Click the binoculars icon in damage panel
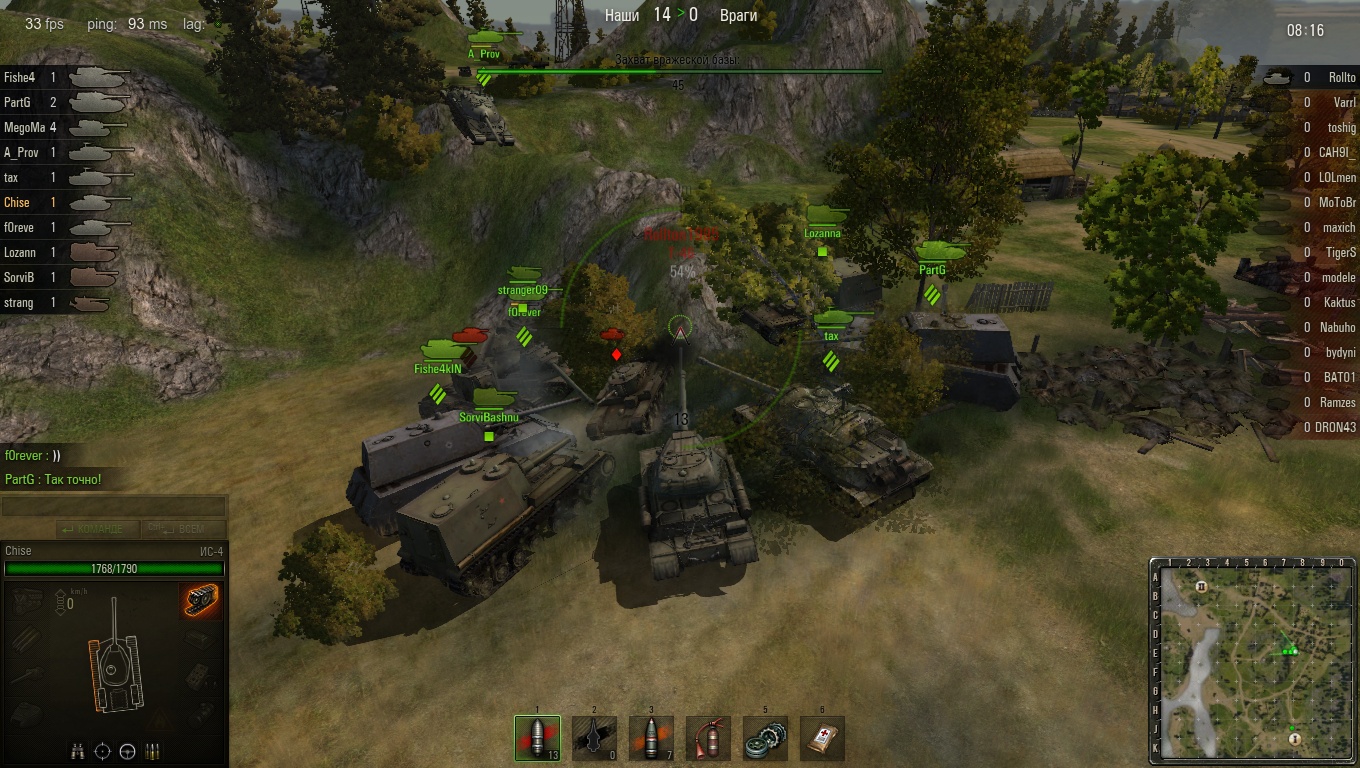Screen dimensions: 1360x768 tap(78, 751)
